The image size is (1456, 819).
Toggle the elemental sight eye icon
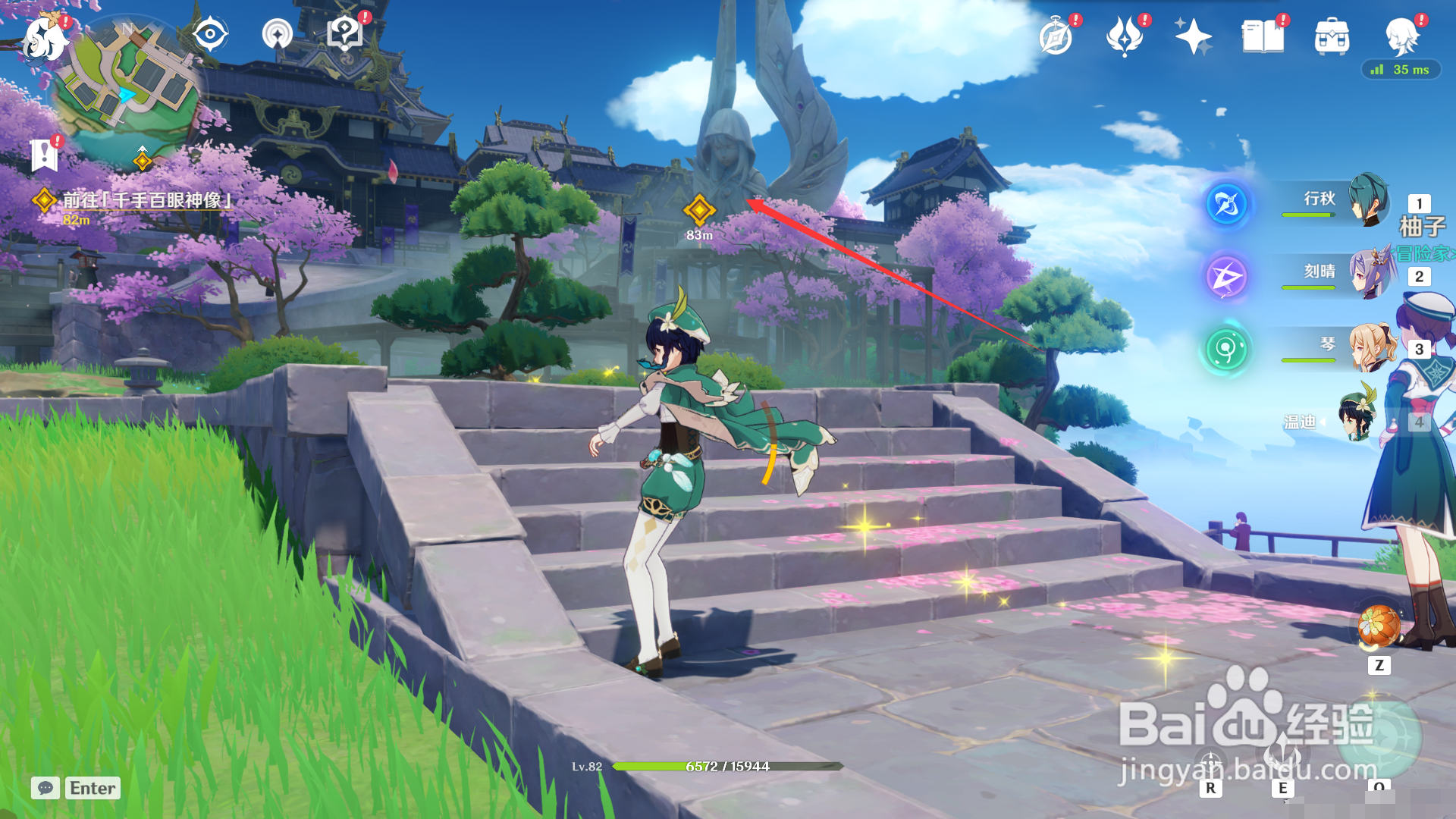[x=210, y=35]
